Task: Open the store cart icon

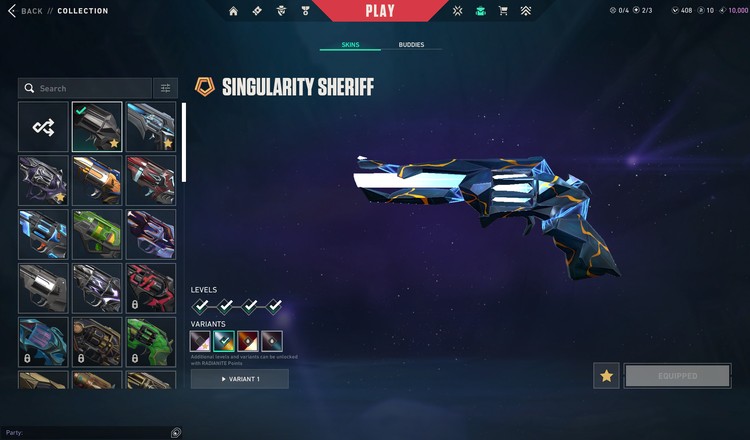Action: click(x=503, y=11)
